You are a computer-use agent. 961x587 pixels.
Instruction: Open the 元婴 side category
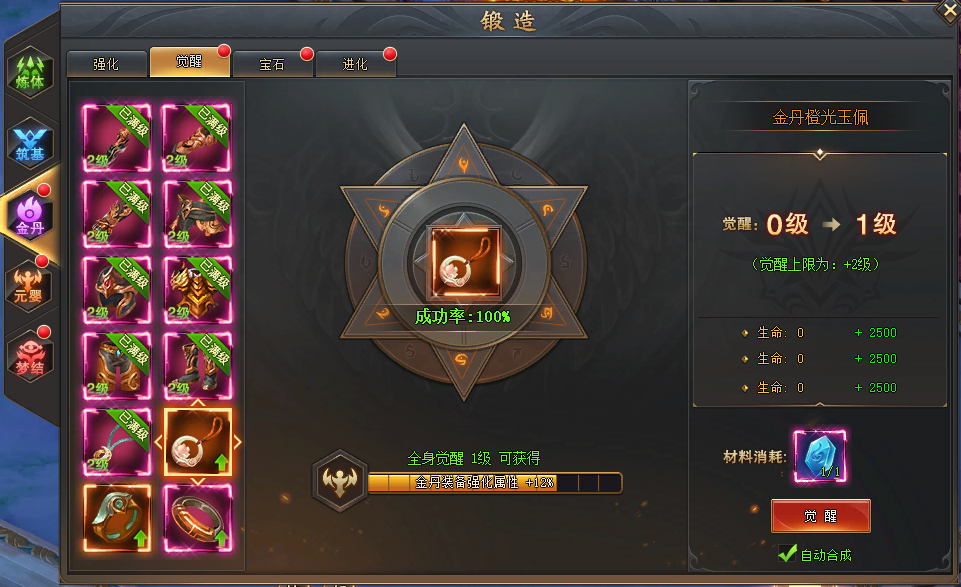30,283
